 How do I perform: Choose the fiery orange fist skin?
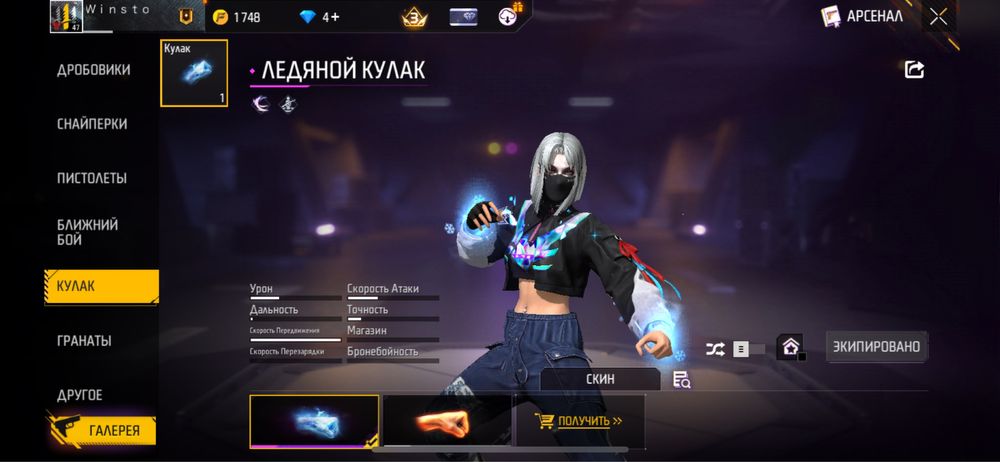(x=446, y=420)
